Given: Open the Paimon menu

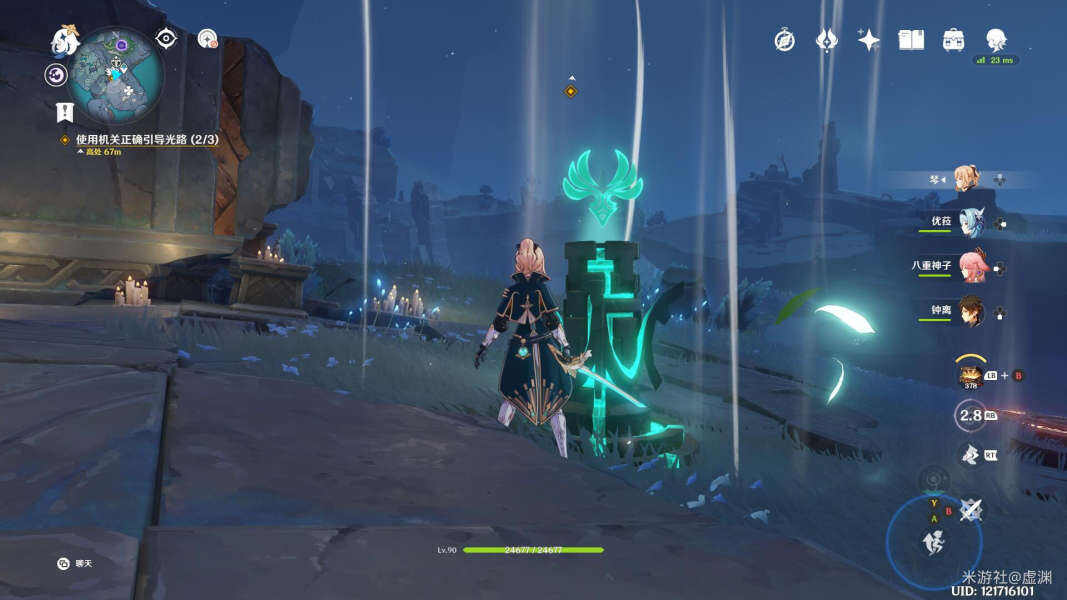Looking at the screenshot, I should tap(66, 41).
